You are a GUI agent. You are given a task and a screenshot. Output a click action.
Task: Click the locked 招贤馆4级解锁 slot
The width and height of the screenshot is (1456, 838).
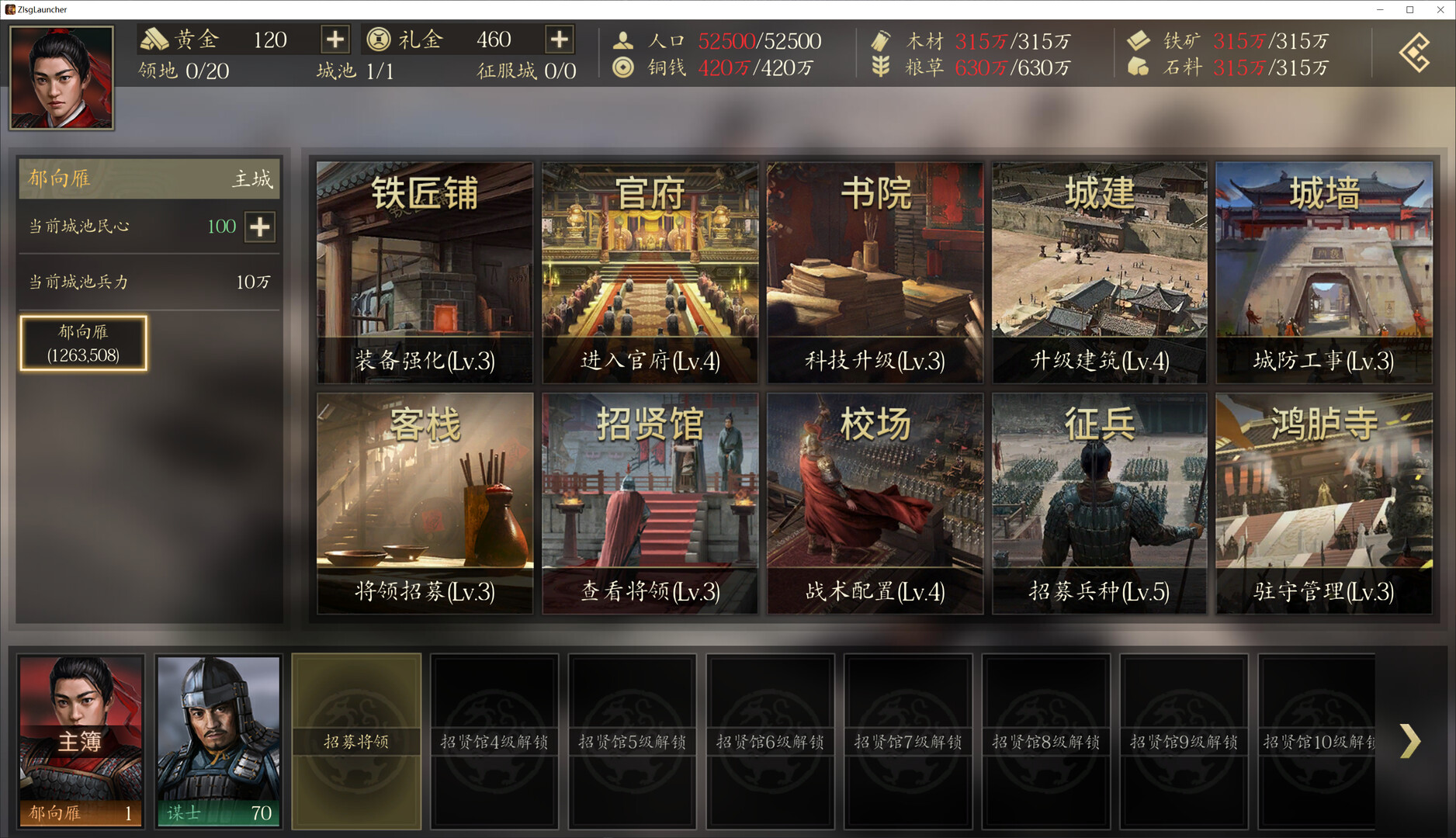pos(494,741)
